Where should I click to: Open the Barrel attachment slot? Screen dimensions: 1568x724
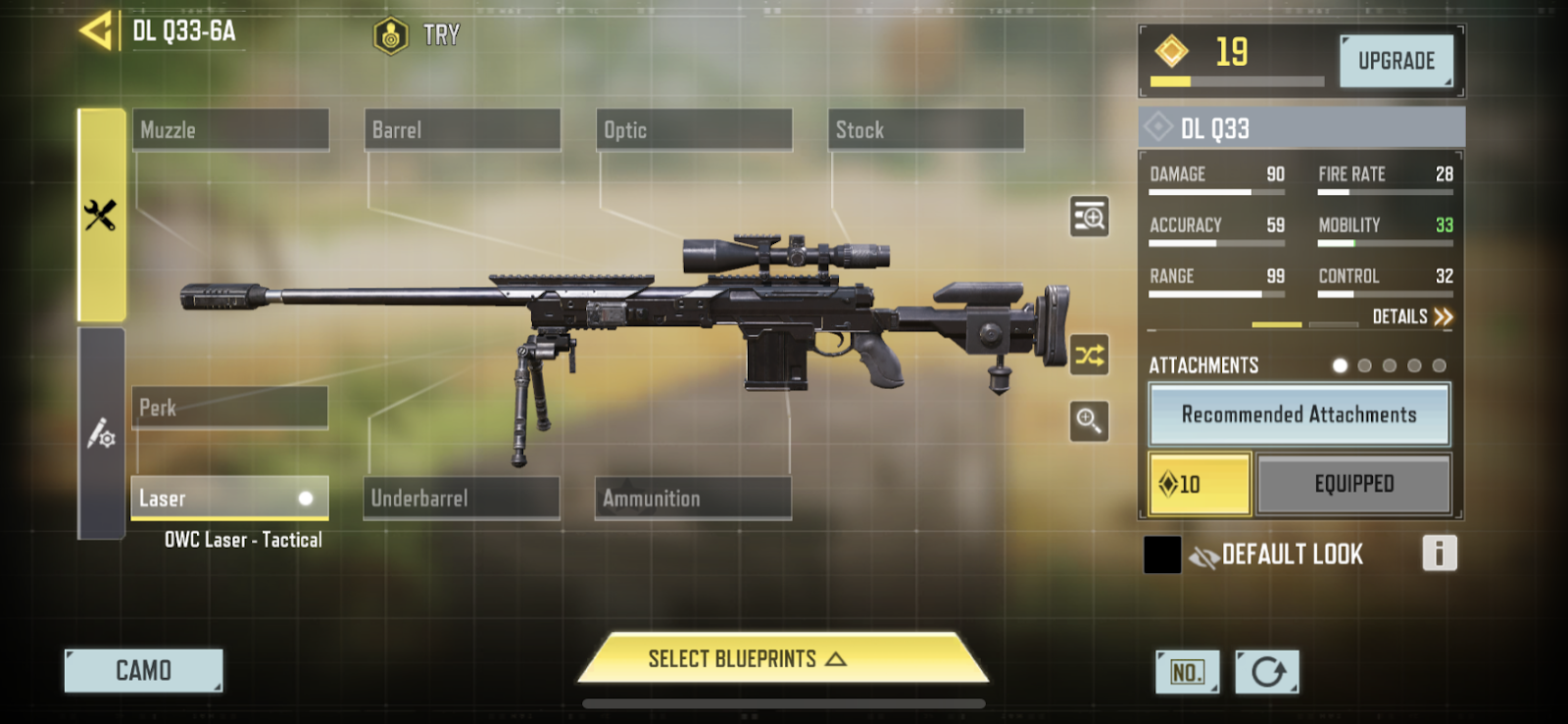(462, 129)
